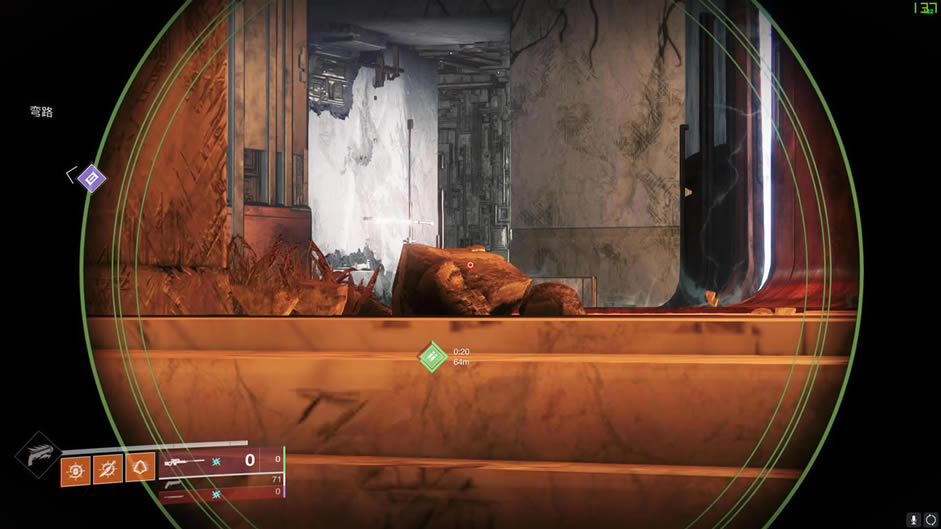The image size is (941, 529).
Task: Select the super ability diamond icon
Action: click(x=37, y=455)
